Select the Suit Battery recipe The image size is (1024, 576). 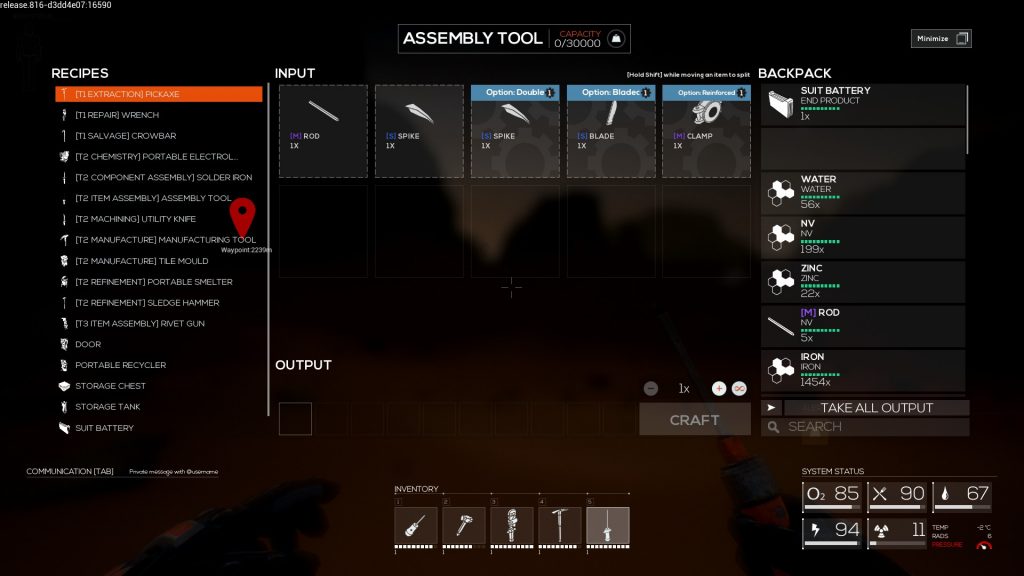(x=104, y=428)
